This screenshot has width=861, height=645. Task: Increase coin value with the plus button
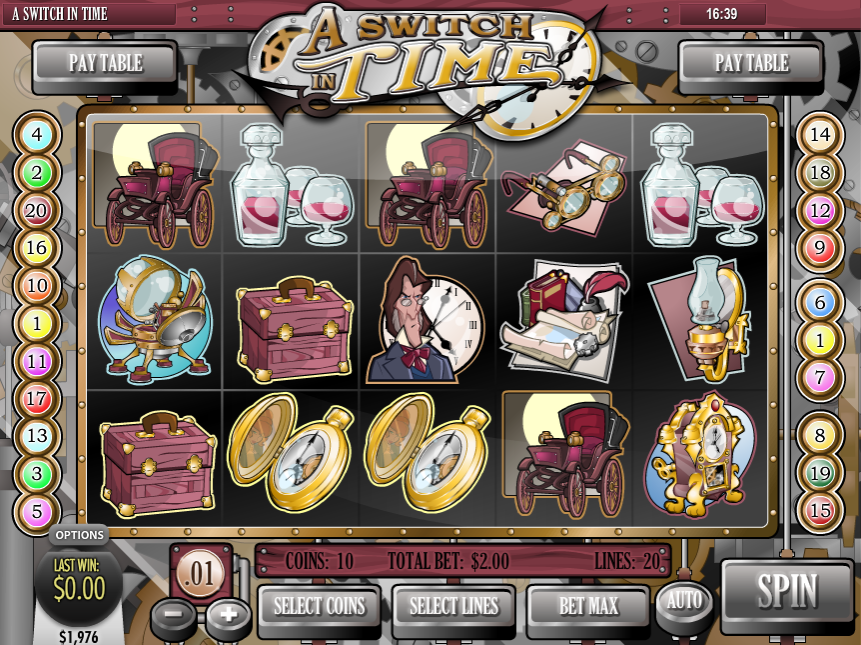pos(229,614)
